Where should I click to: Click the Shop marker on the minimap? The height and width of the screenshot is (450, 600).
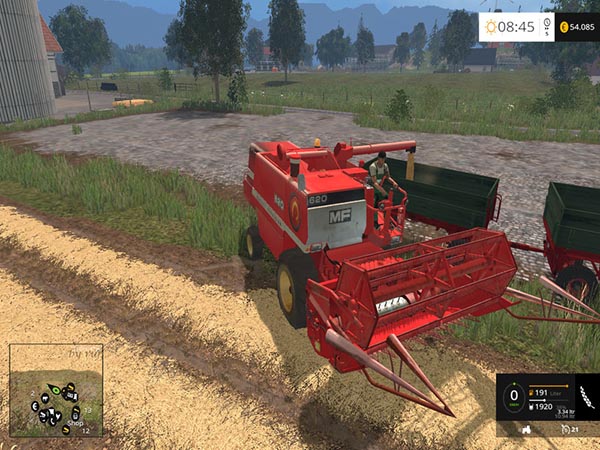[73, 422]
